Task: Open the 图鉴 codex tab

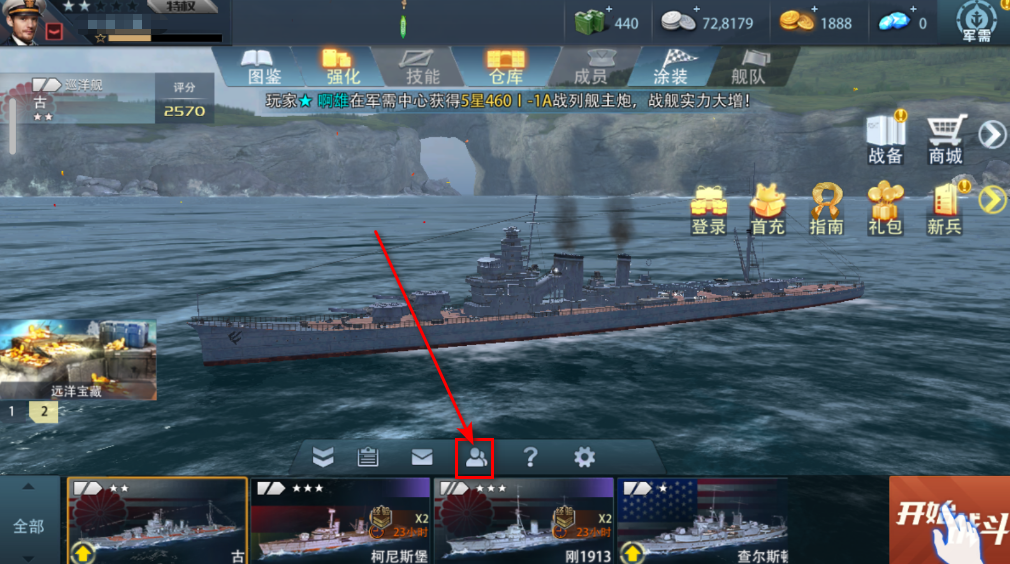Action: point(263,65)
